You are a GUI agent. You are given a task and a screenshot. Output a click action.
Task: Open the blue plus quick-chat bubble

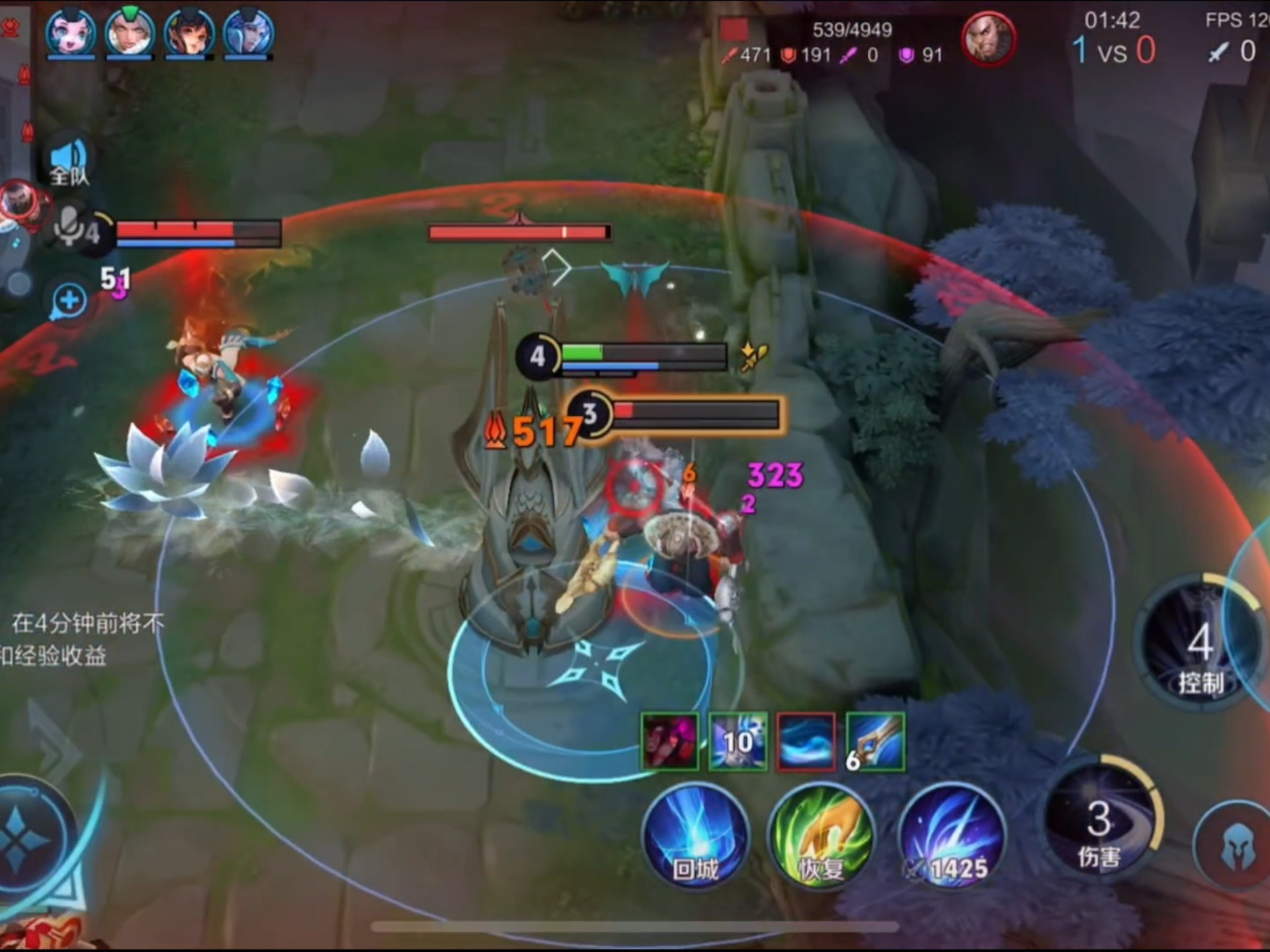tap(69, 301)
